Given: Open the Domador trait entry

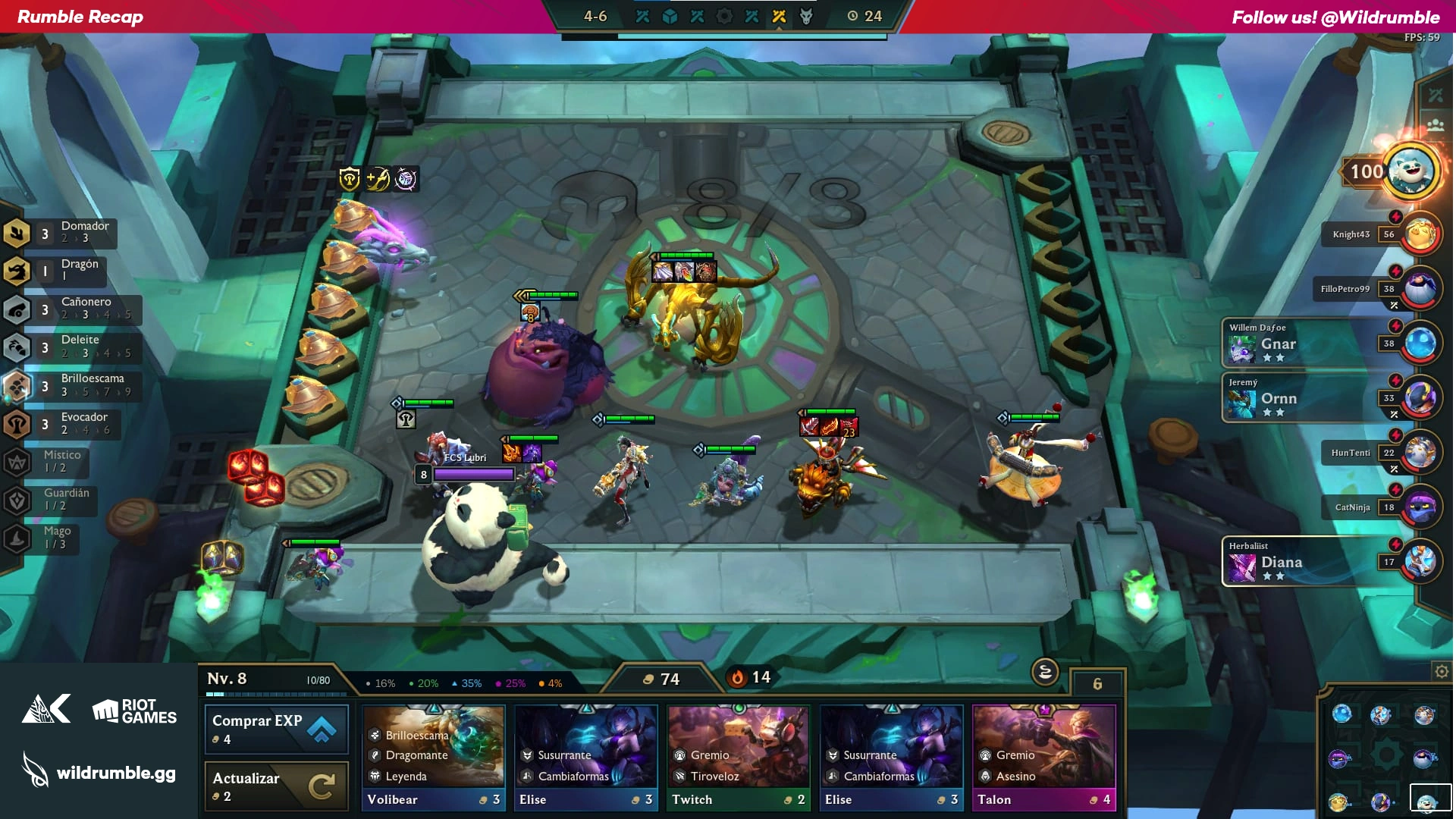Looking at the screenshot, I should (x=61, y=232).
